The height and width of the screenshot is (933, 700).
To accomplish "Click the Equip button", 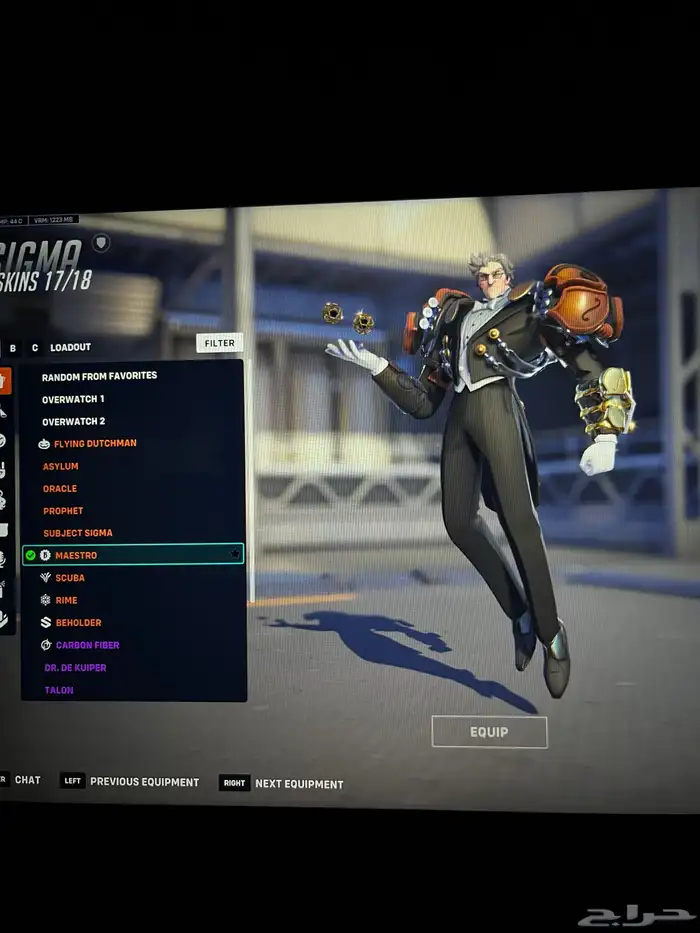I will [489, 732].
